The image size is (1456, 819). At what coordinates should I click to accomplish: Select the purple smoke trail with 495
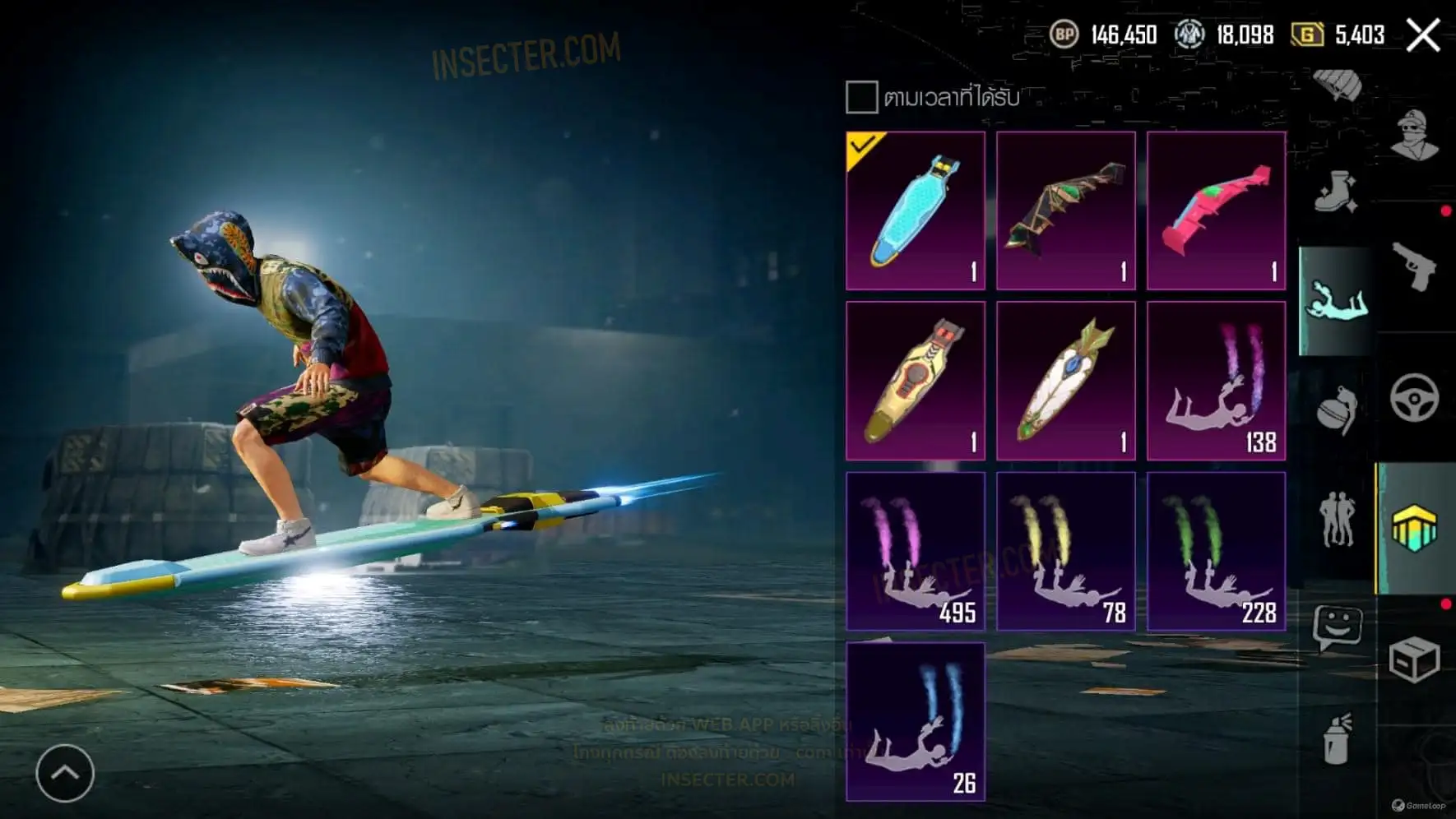pyautogui.click(x=916, y=551)
